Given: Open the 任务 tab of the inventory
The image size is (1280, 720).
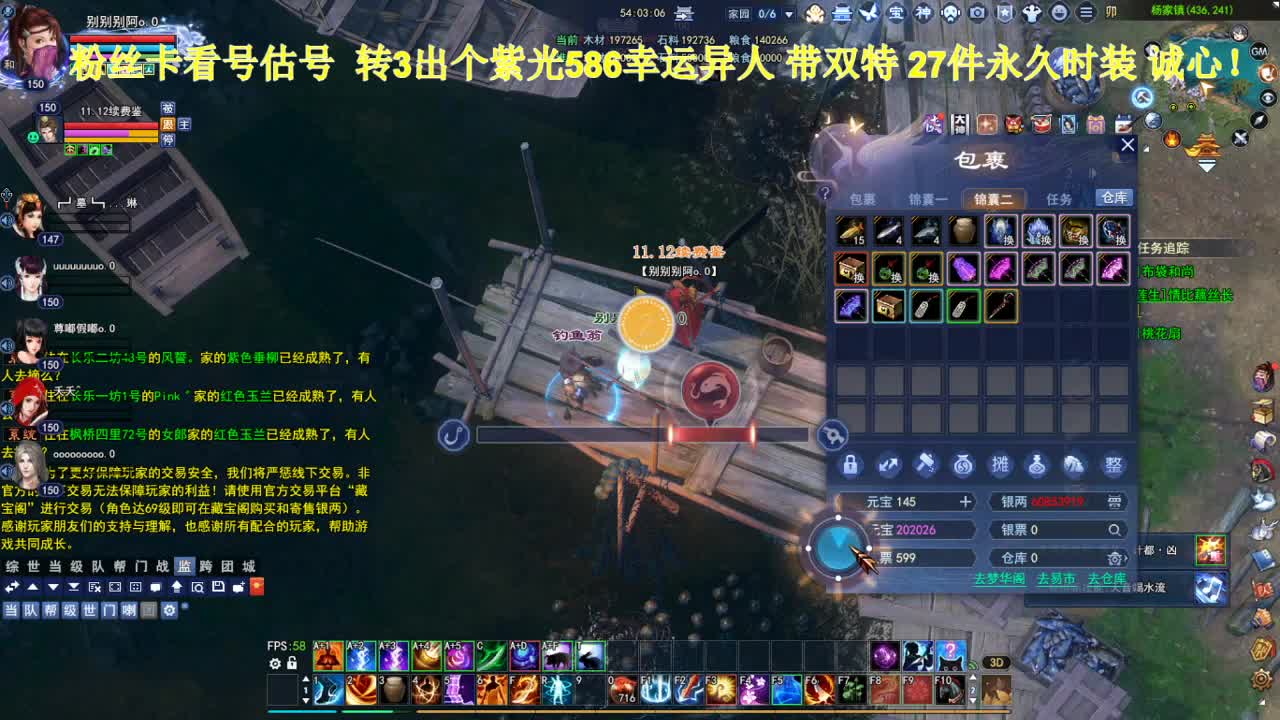Looking at the screenshot, I should click(x=1058, y=200).
